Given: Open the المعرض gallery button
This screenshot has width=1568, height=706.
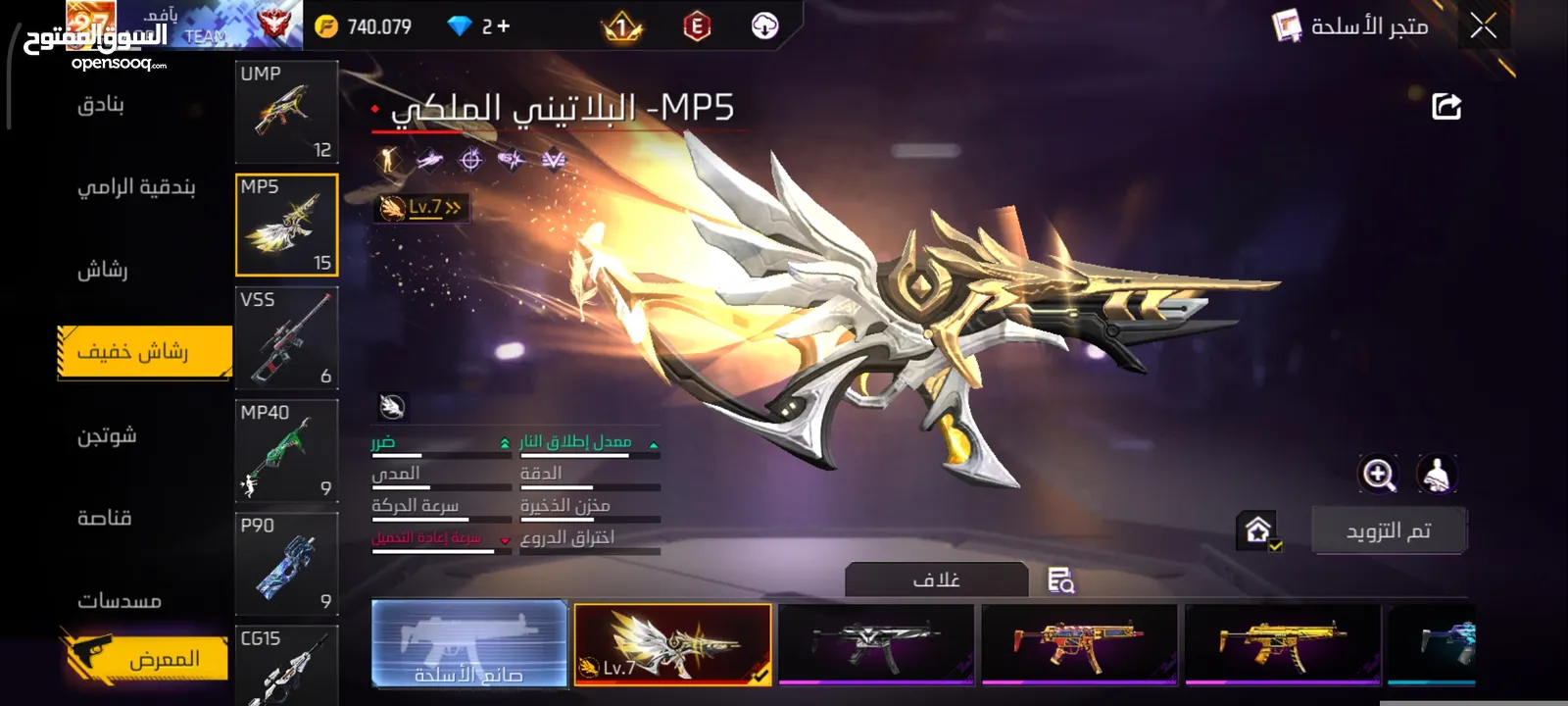Looking at the screenshot, I should (x=147, y=658).
